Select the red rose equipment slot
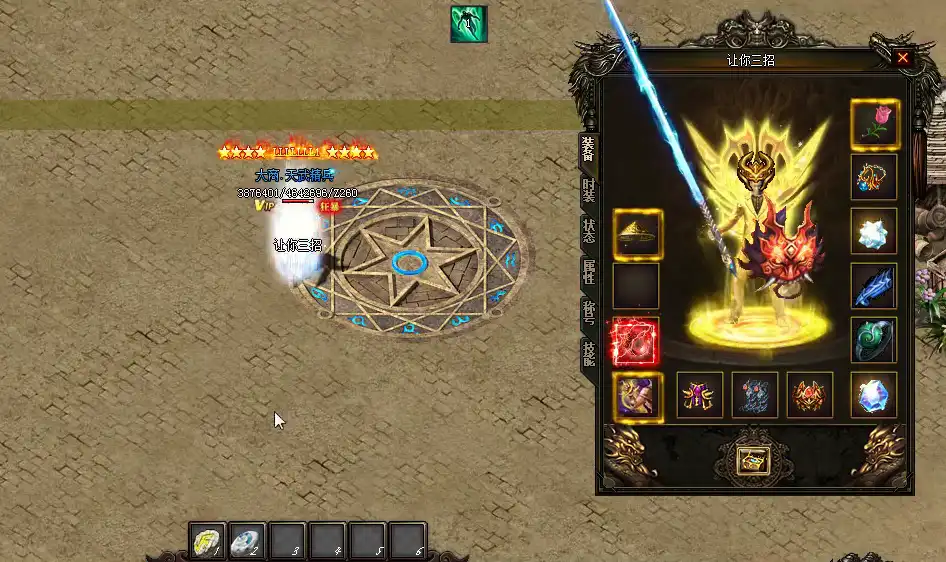The image size is (946, 562). [x=874, y=124]
